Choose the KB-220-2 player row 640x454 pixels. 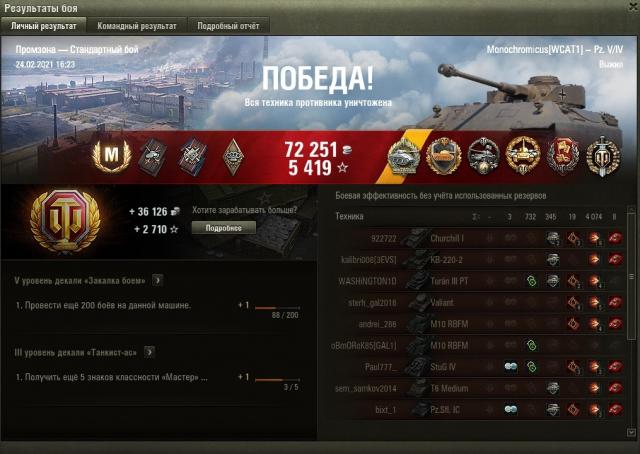tap(480, 258)
